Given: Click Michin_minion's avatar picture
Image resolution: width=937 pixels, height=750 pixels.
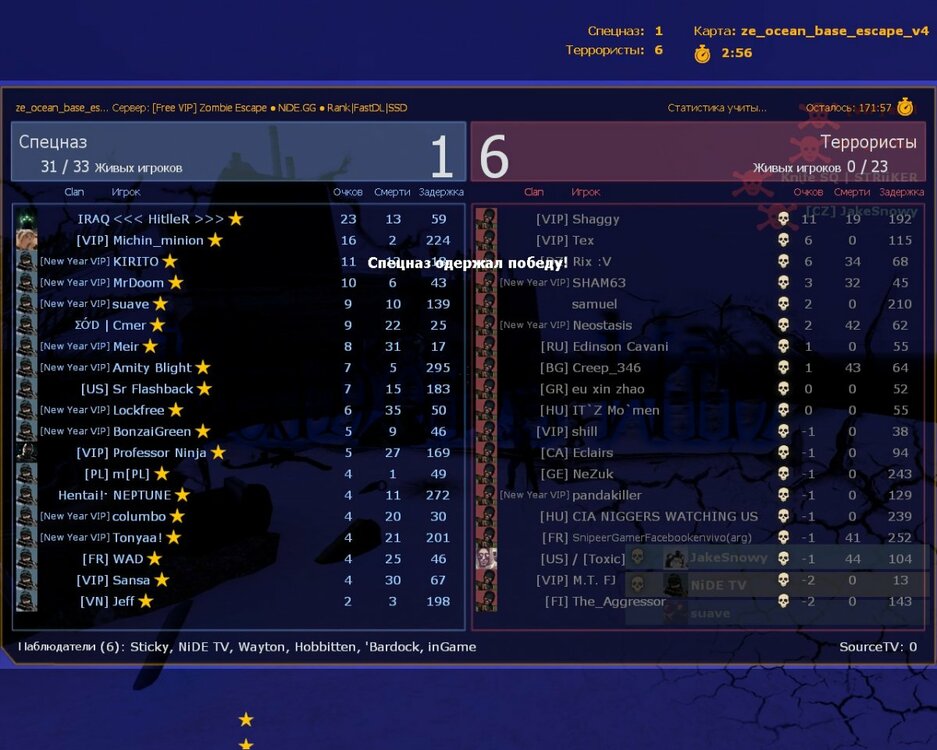Looking at the screenshot, I should pos(27,240).
